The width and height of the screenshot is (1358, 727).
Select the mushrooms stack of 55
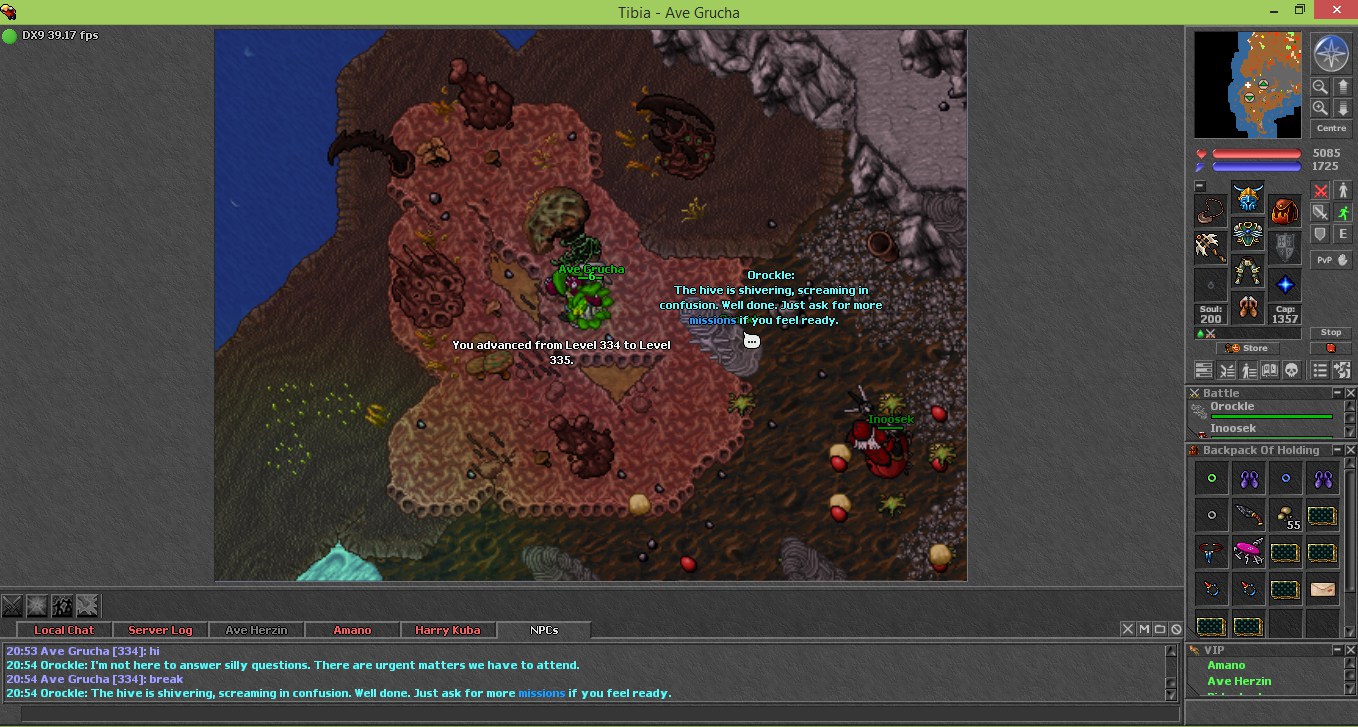[x=1285, y=516]
